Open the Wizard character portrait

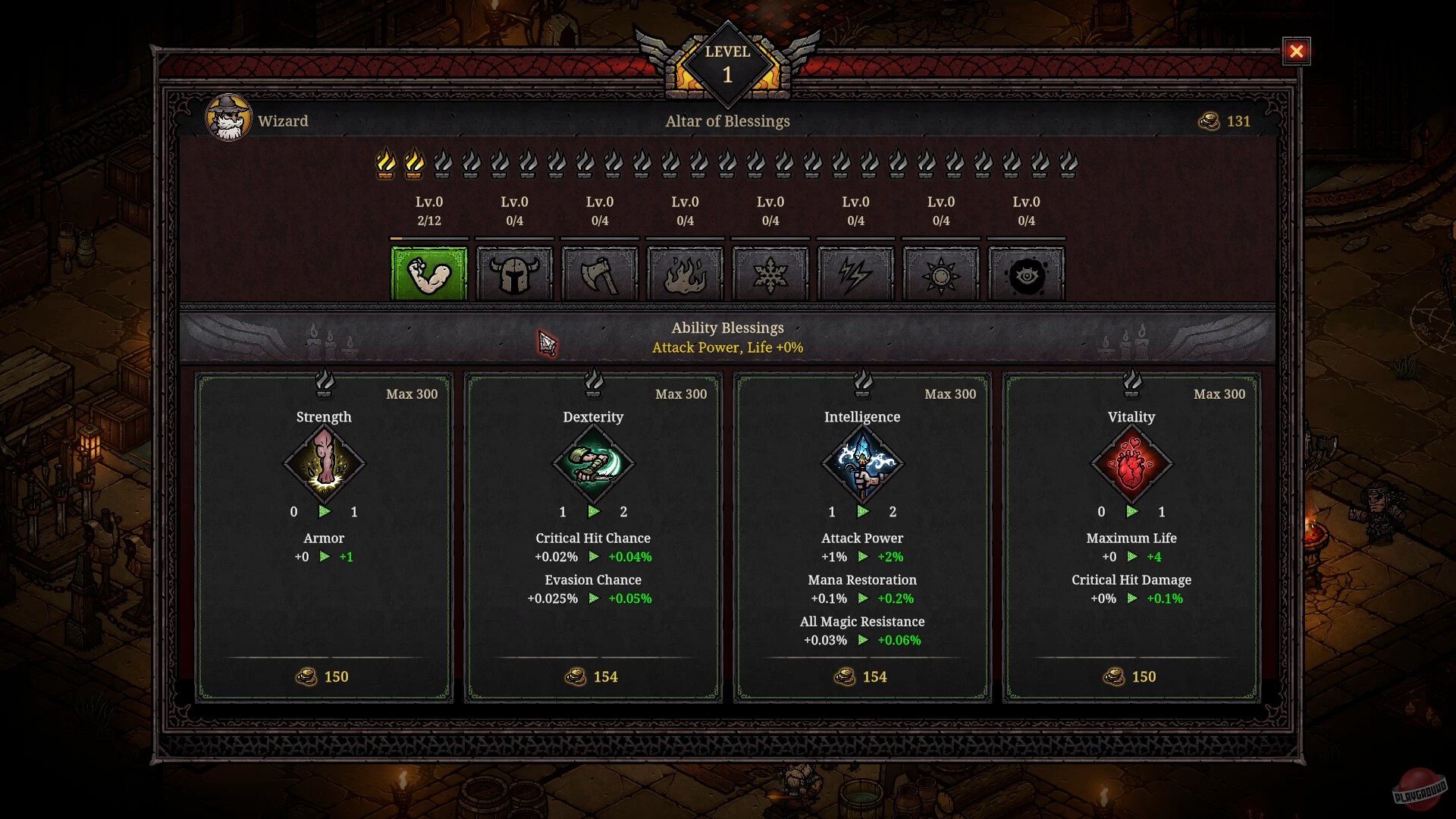coord(230,118)
